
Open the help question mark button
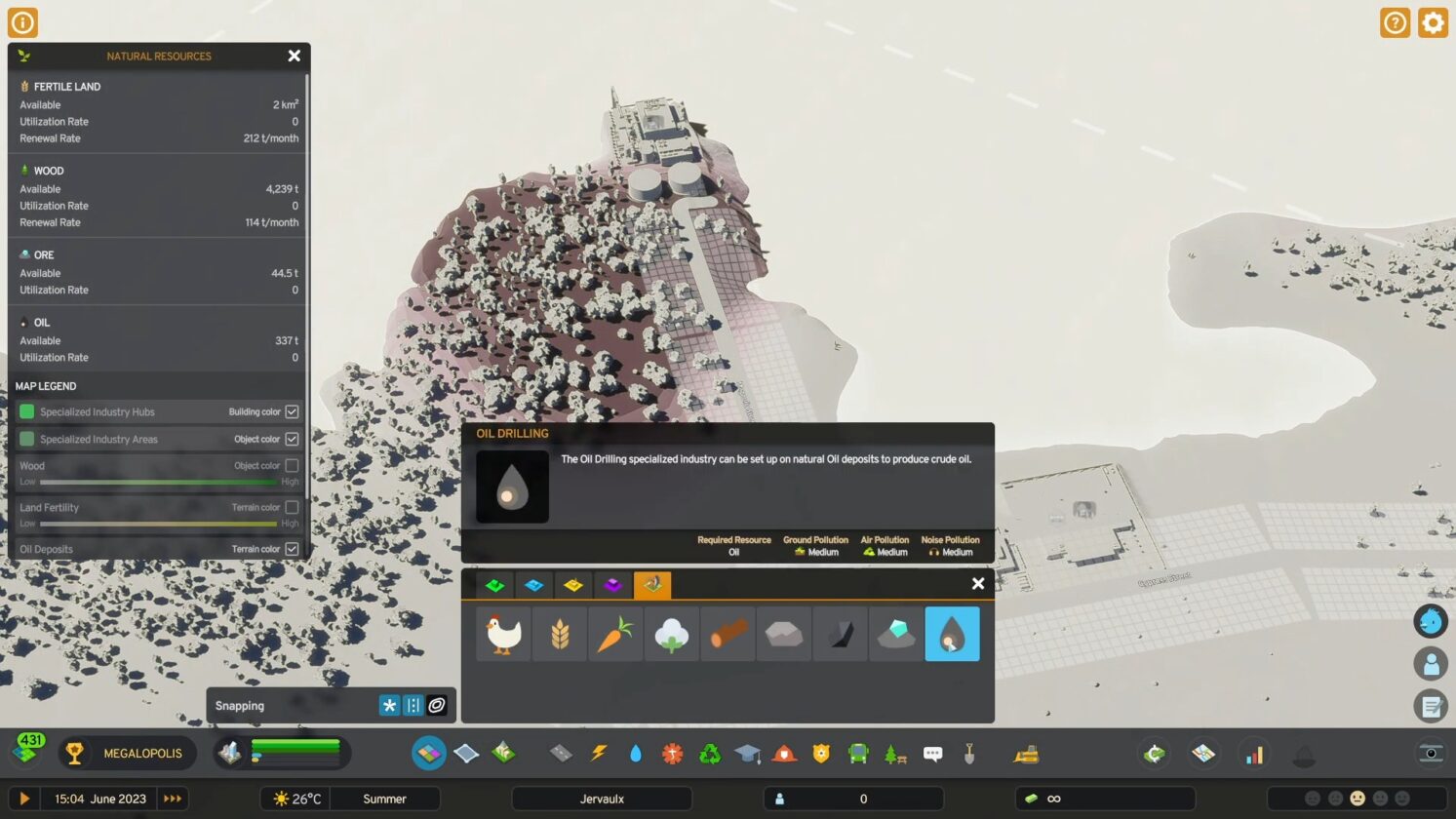coord(1395,21)
